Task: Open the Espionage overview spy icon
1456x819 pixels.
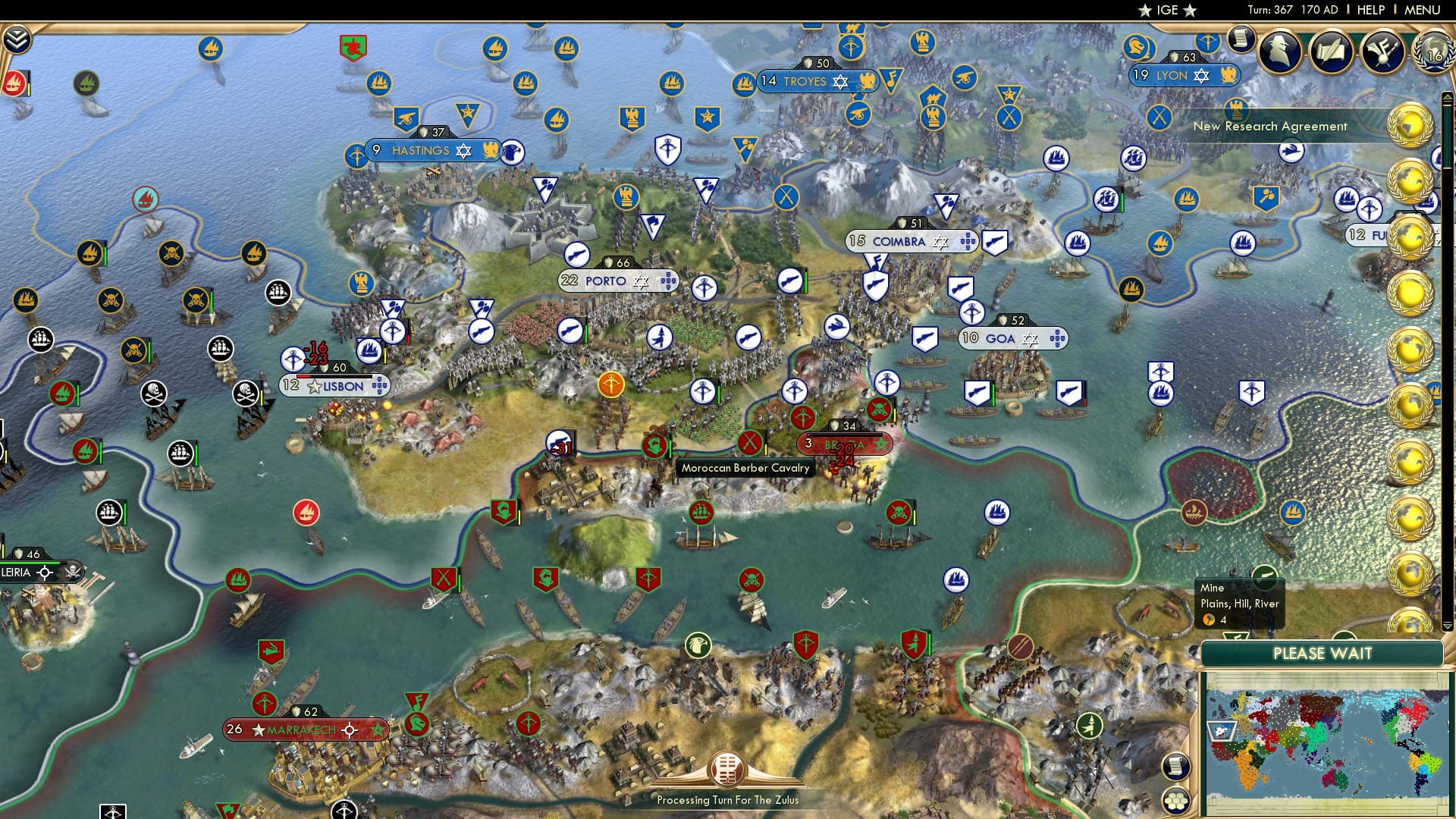Action: (1282, 53)
